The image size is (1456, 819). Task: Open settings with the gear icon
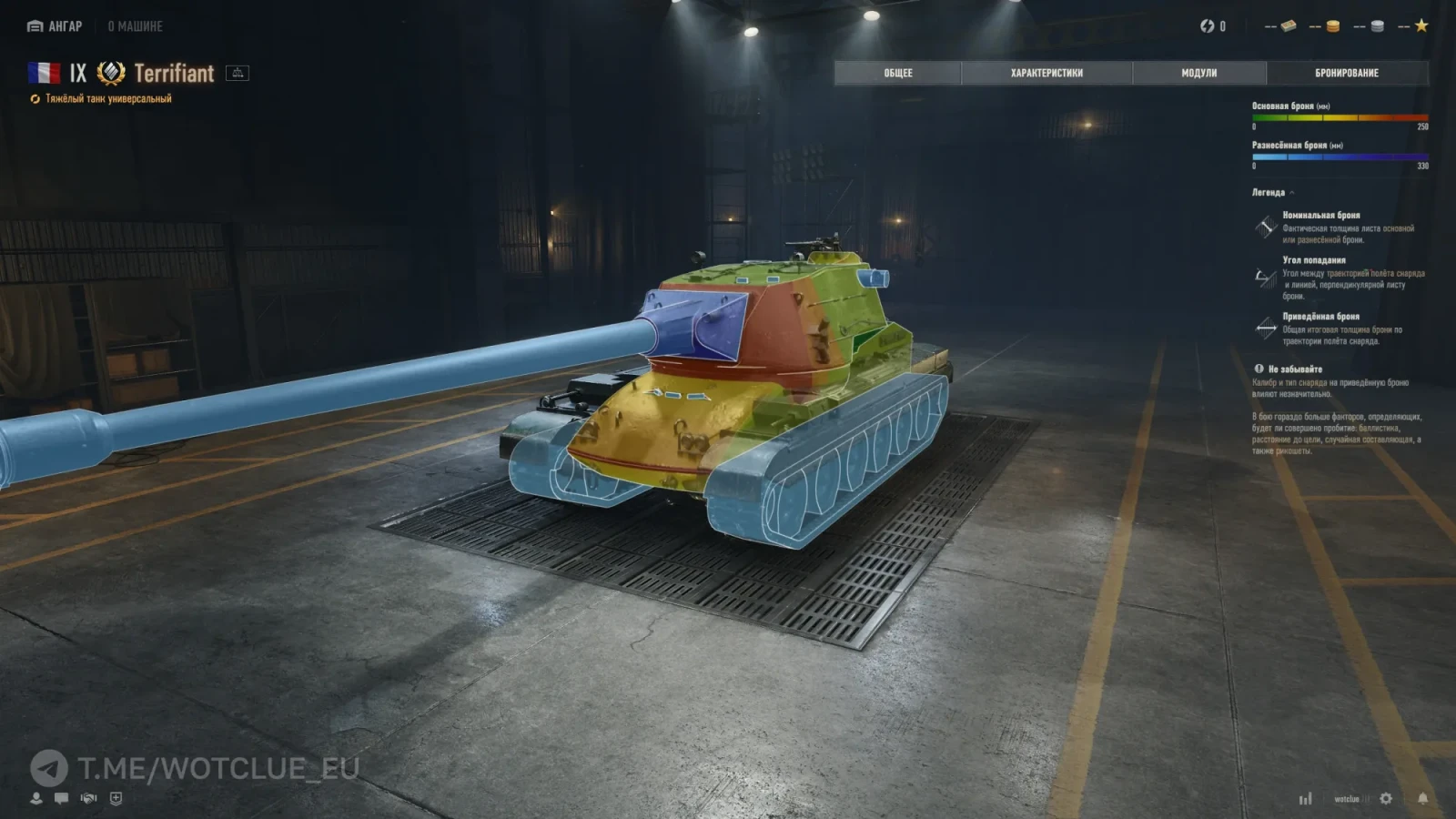click(x=1386, y=798)
